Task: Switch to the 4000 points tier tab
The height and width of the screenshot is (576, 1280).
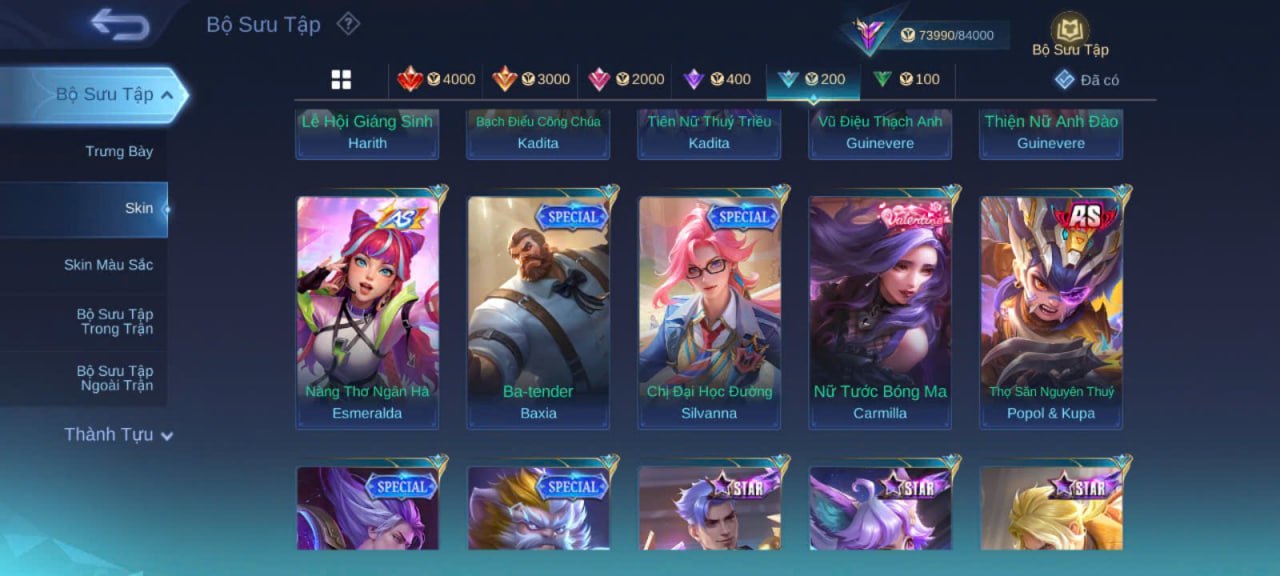Action: [x=436, y=80]
